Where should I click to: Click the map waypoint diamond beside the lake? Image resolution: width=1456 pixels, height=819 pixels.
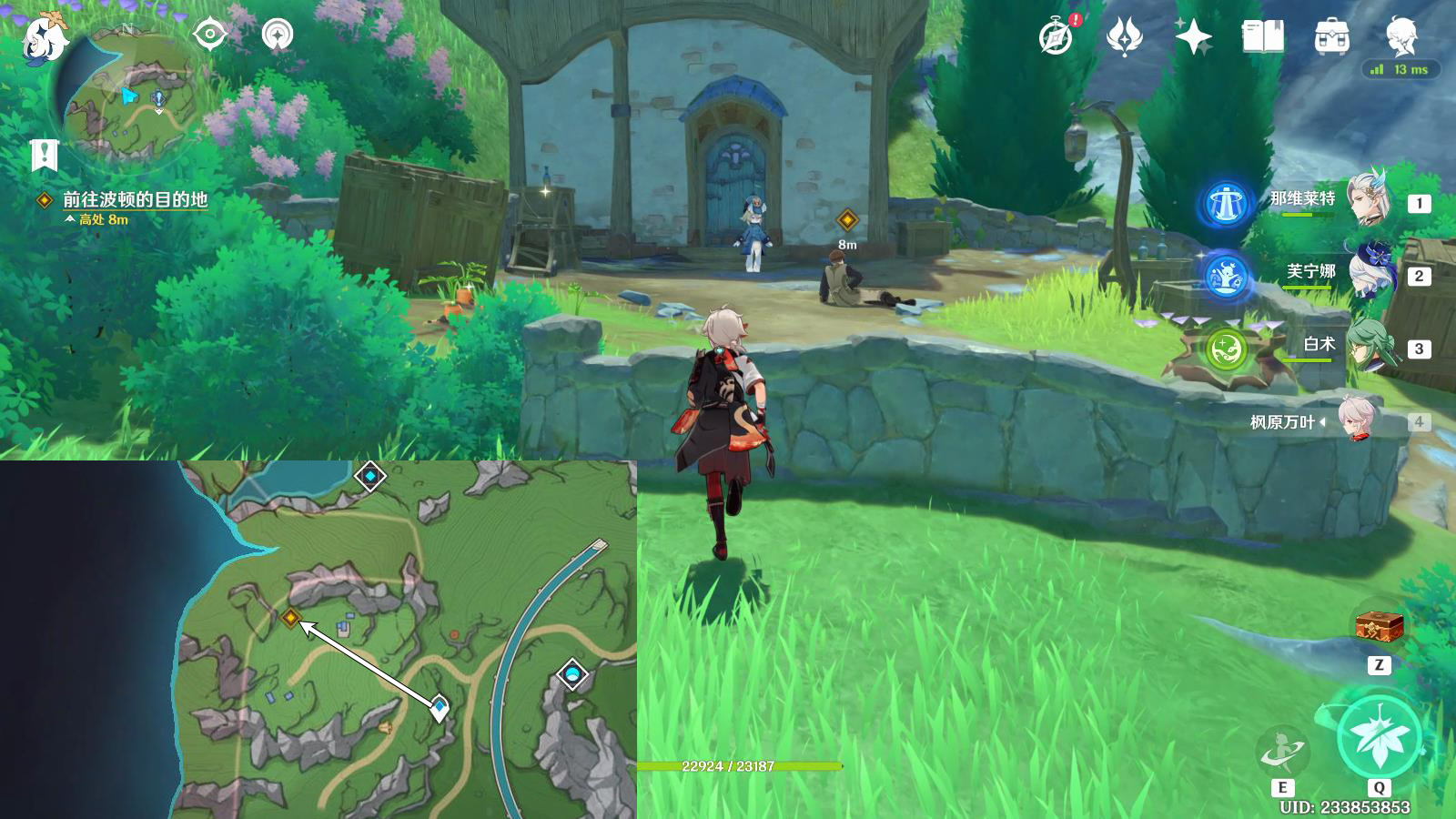tap(369, 475)
